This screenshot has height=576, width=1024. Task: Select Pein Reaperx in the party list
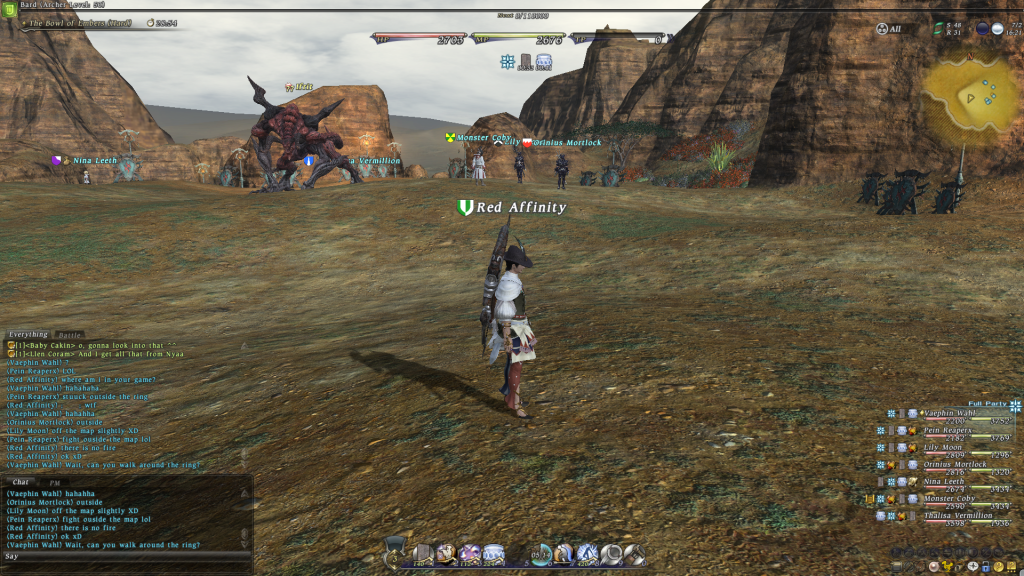pyautogui.click(x=949, y=430)
